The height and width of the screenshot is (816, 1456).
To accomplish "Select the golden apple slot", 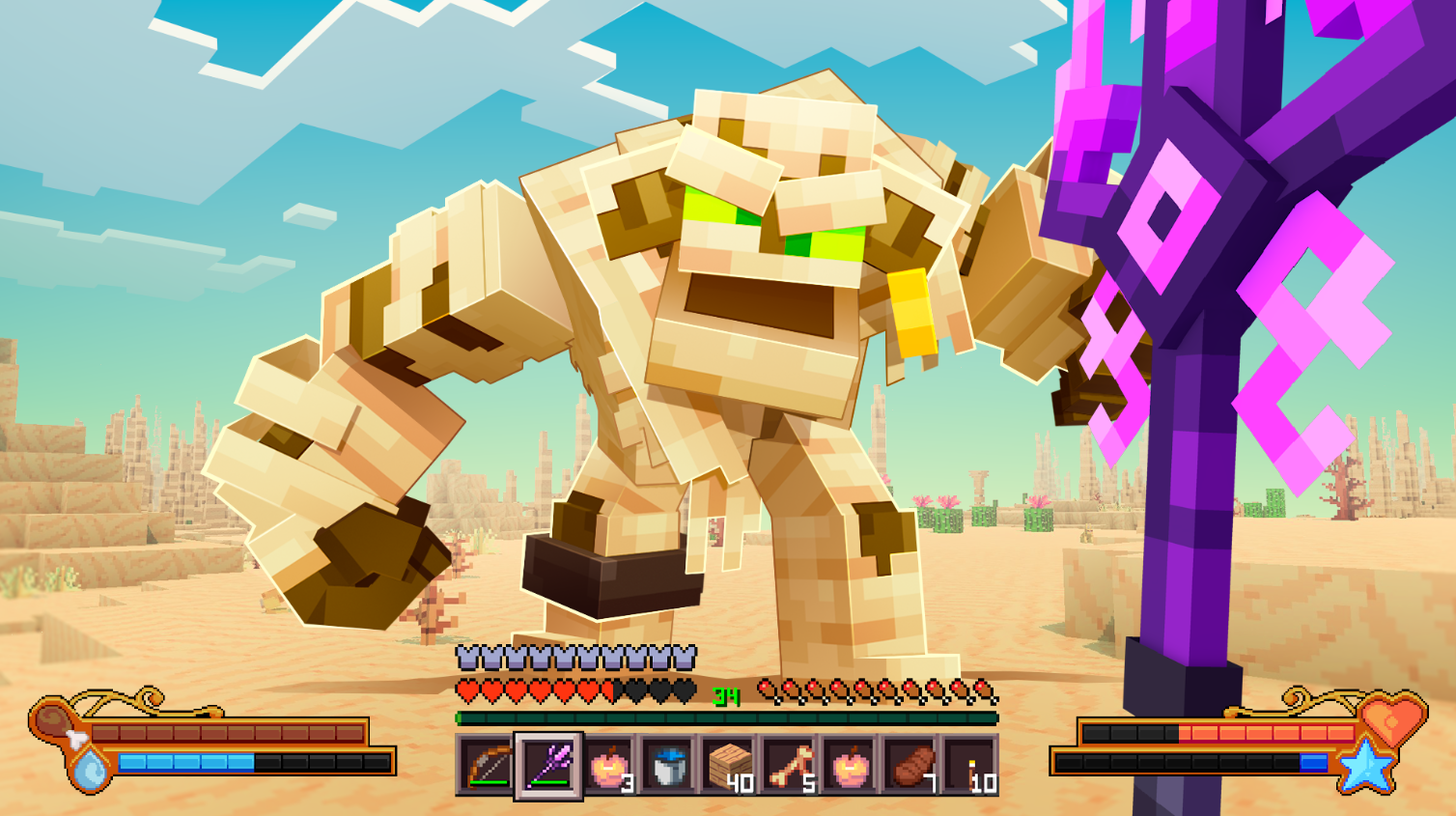I will (x=852, y=763).
